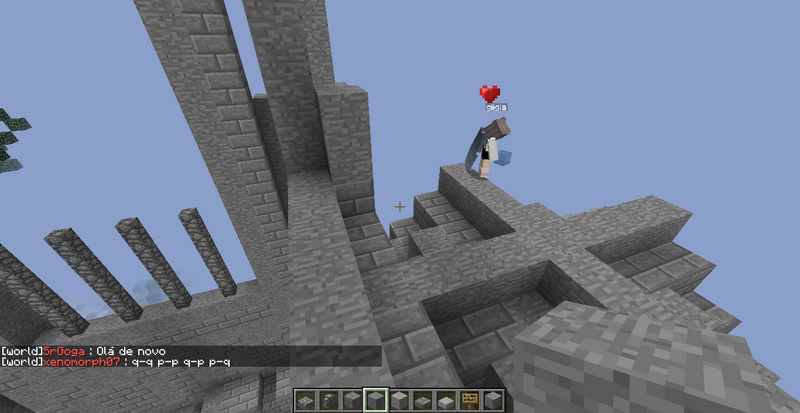Choose the smooth stone slab hotbar slot
This screenshot has width=800, height=413.
click(x=445, y=401)
